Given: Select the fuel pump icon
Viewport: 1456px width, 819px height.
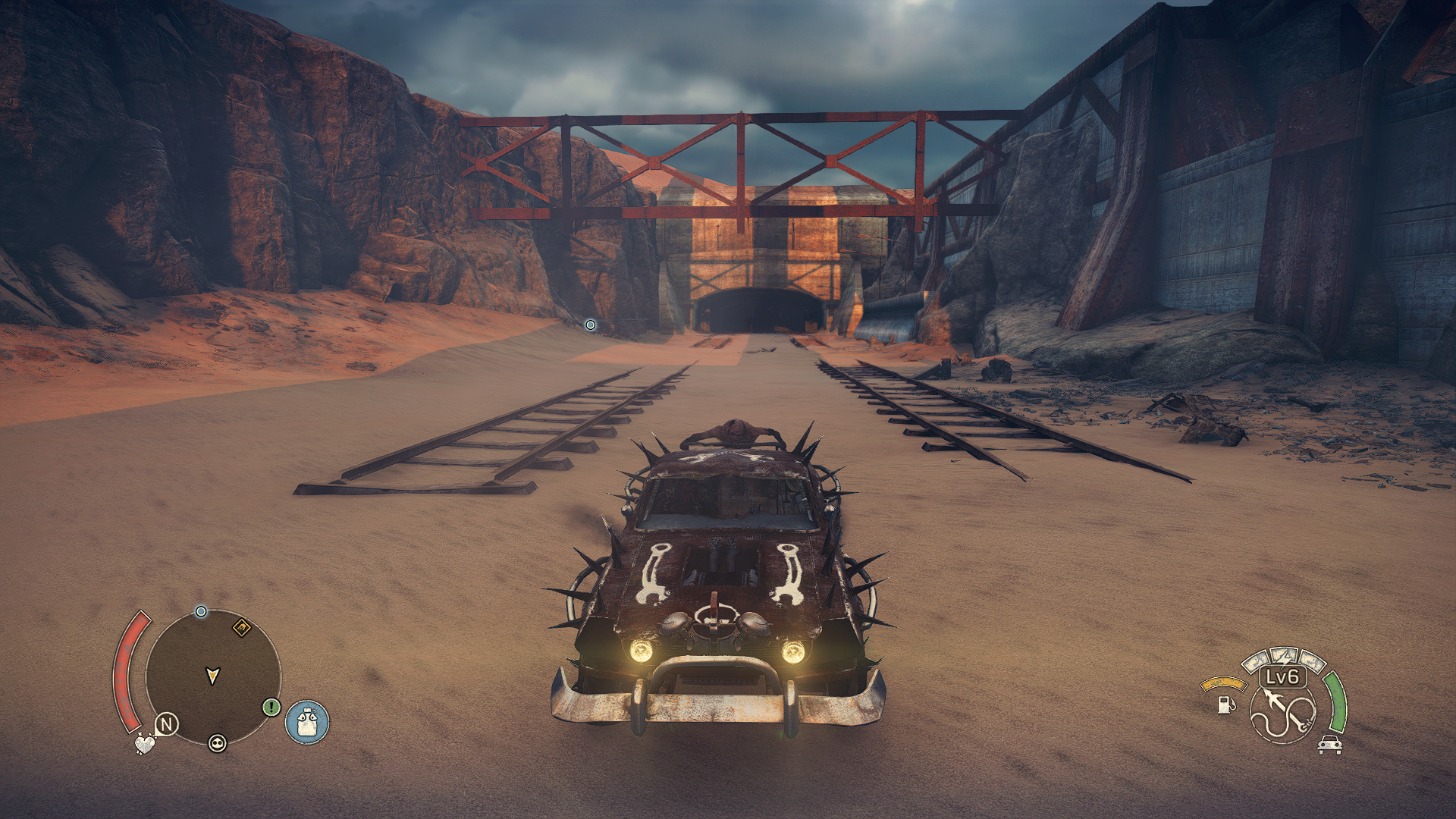Looking at the screenshot, I should (x=1224, y=704).
